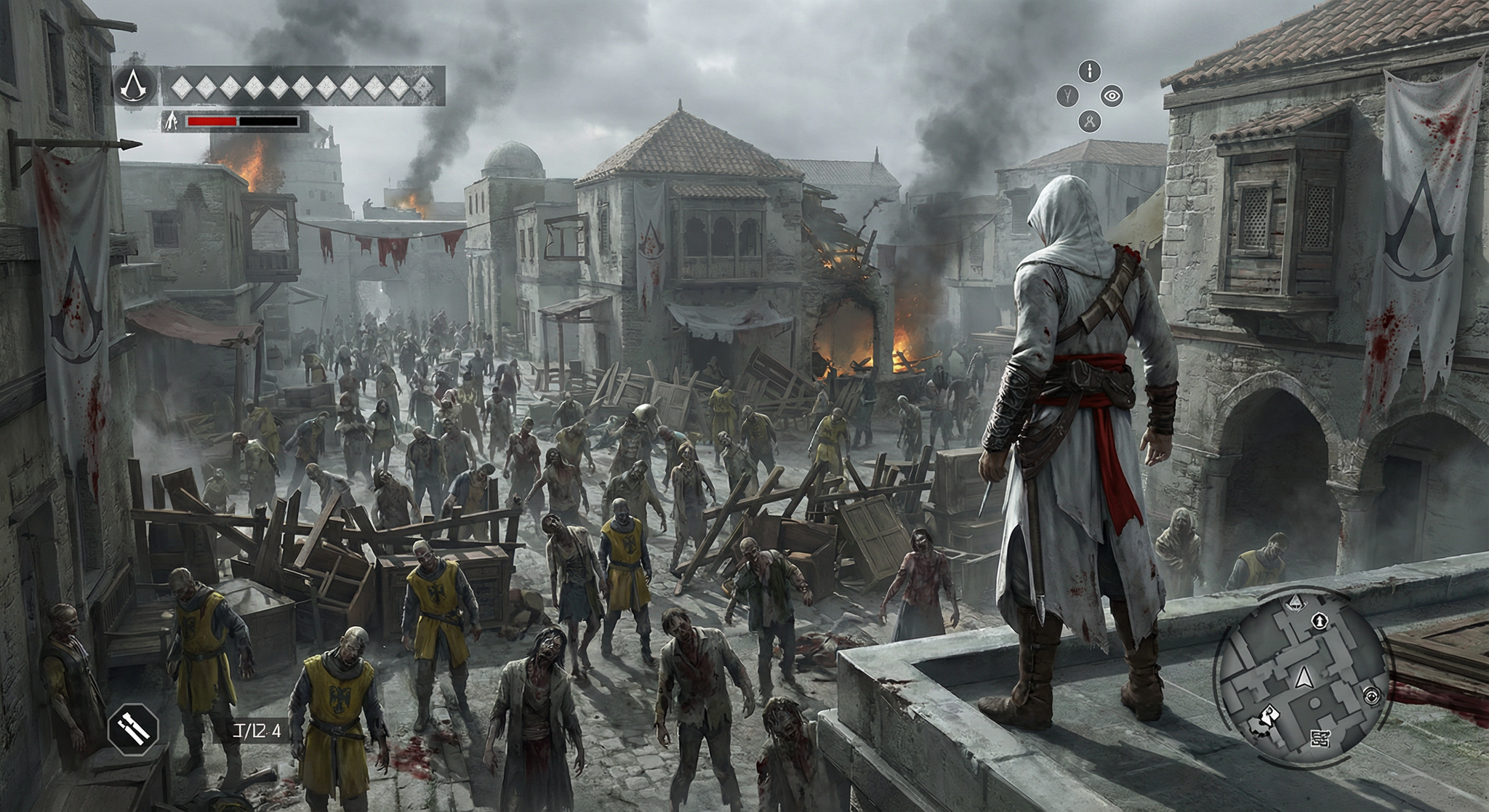The image size is (1489, 812).
Task: Select the blade icon on the action wheel
Action: (x=1090, y=71)
